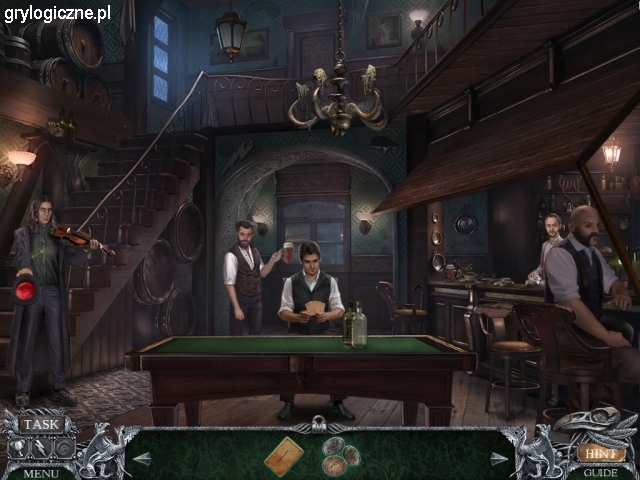Pick the coins from the inventory
Viewport: 640px width, 480px height.
(340, 457)
